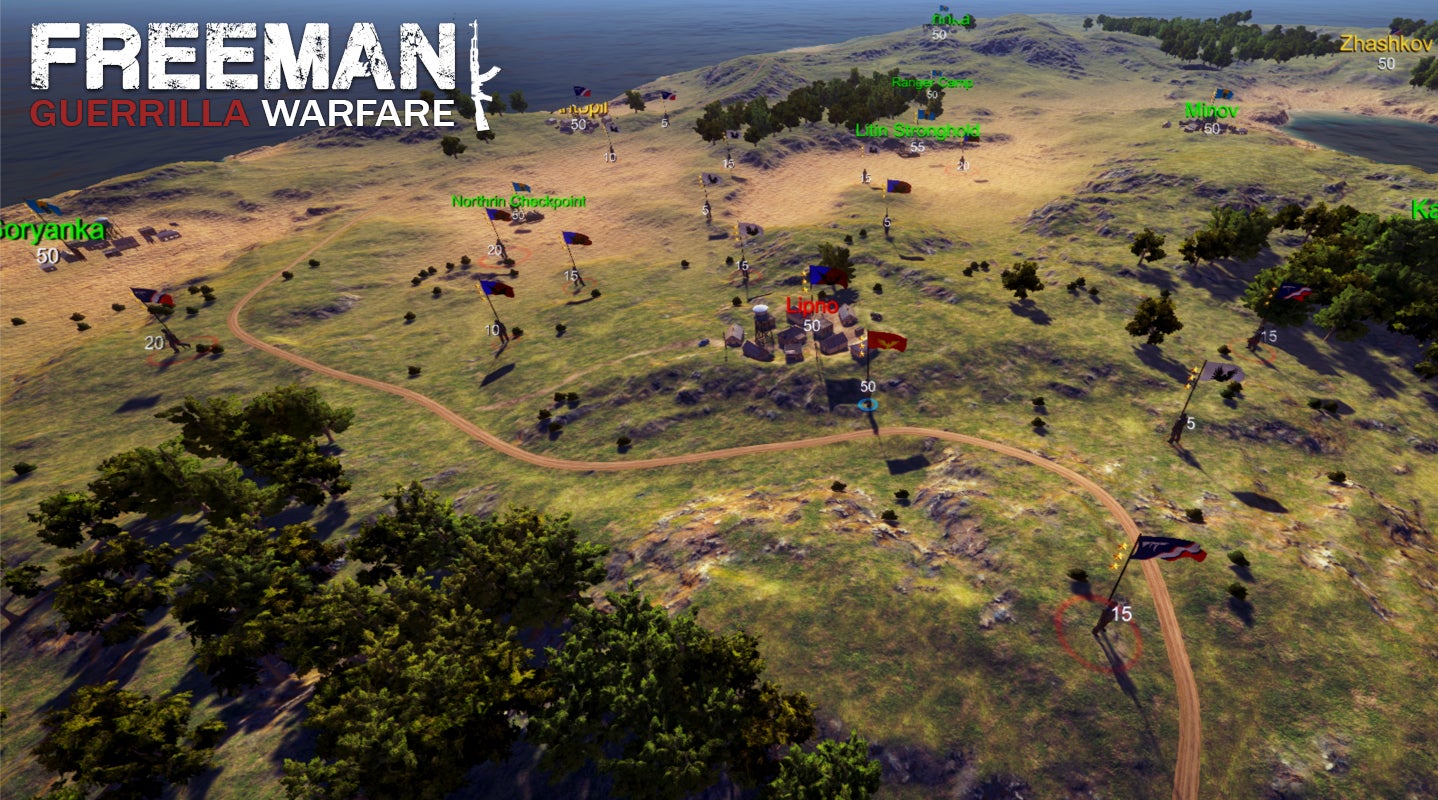Click the blue flag planted in Lipno's center
This screenshot has height=800, width=1438.
pyautogui.click(x=820, y=276)
